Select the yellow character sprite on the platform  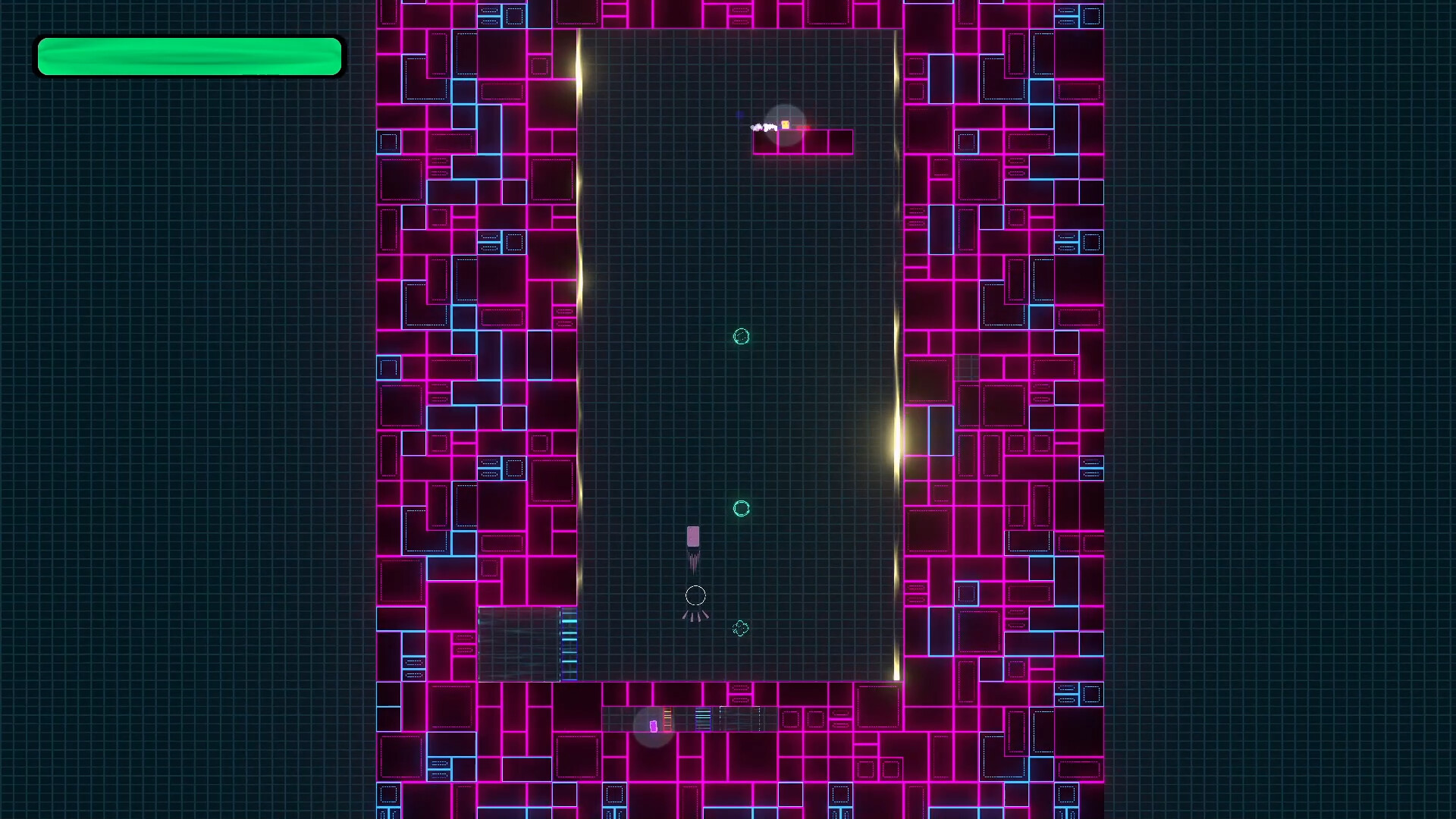[x=786, y=124]
